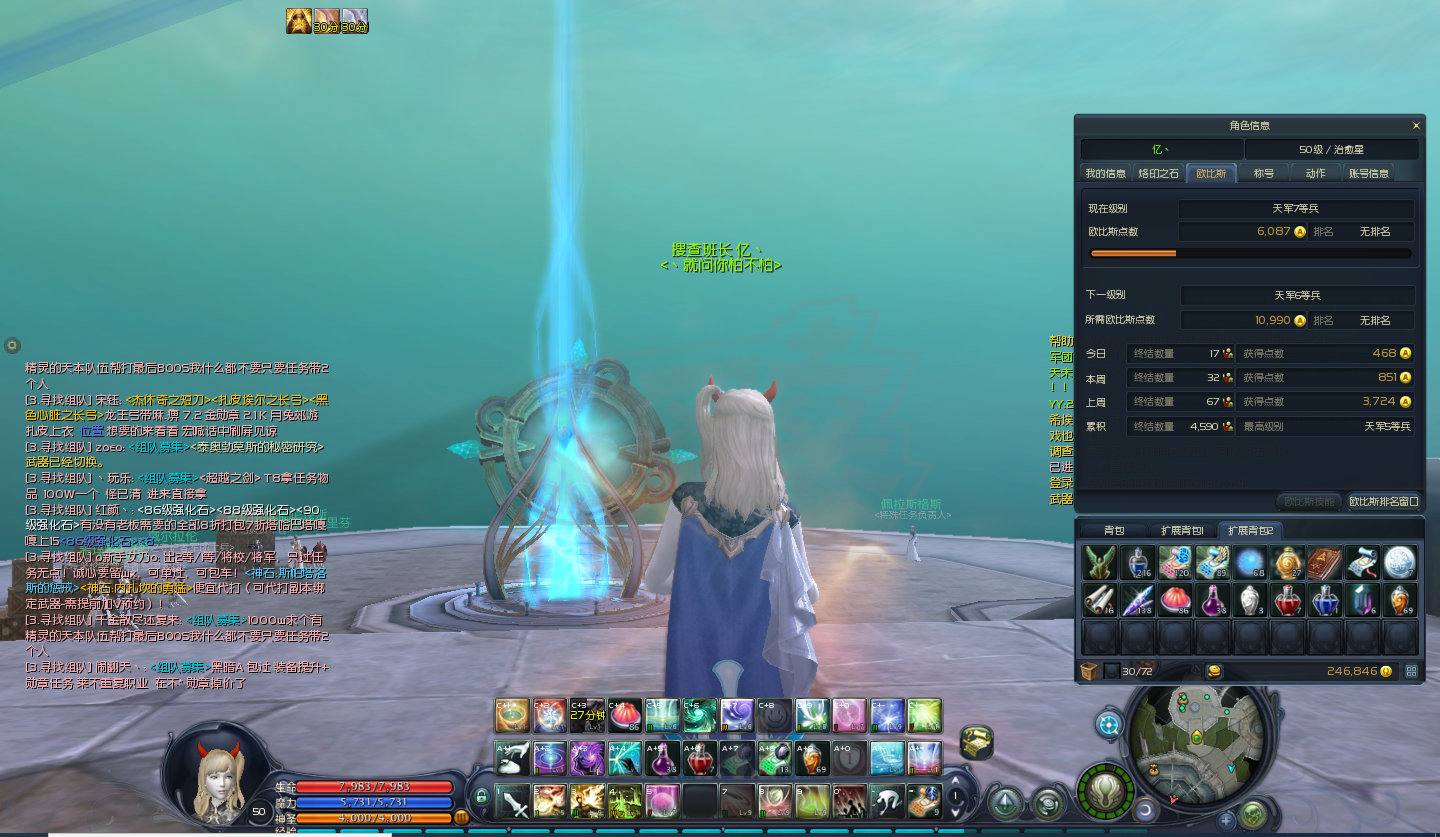This screenshot has height=837, width=1440.
Task: Close the 角色信息 character info window
Action: point(1415,126)
